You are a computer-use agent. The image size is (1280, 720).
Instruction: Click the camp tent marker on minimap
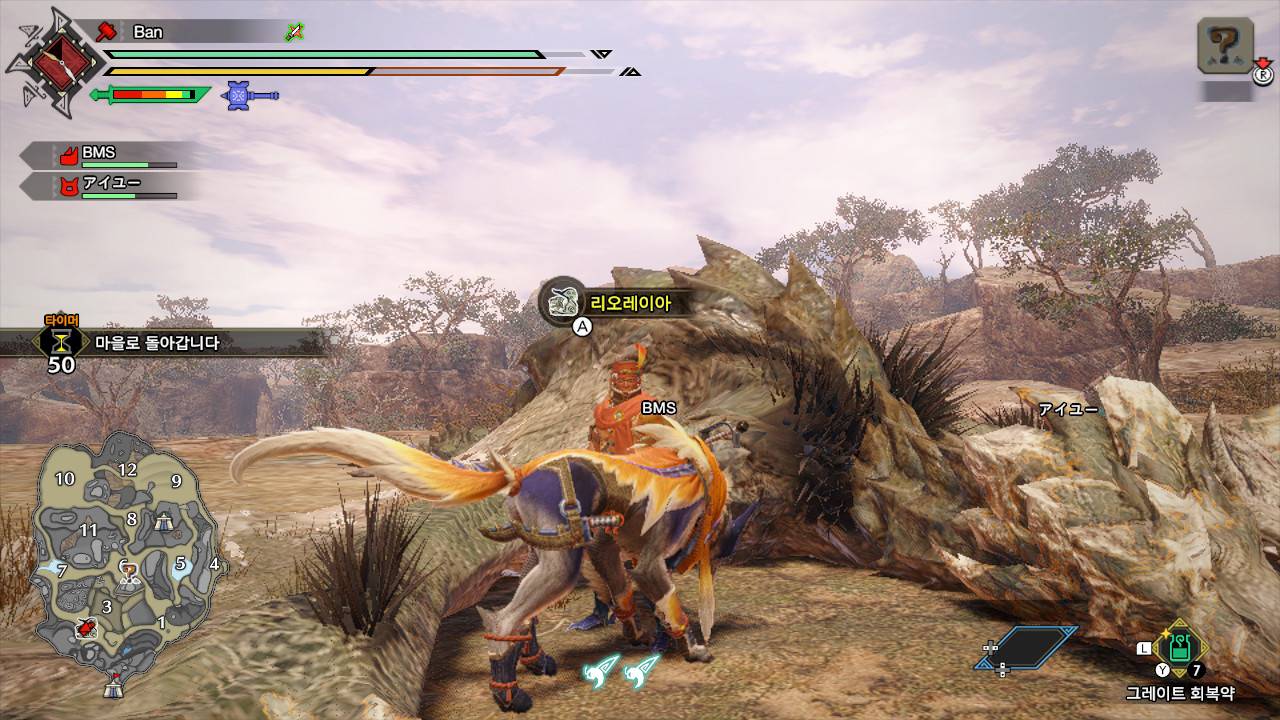164,519
